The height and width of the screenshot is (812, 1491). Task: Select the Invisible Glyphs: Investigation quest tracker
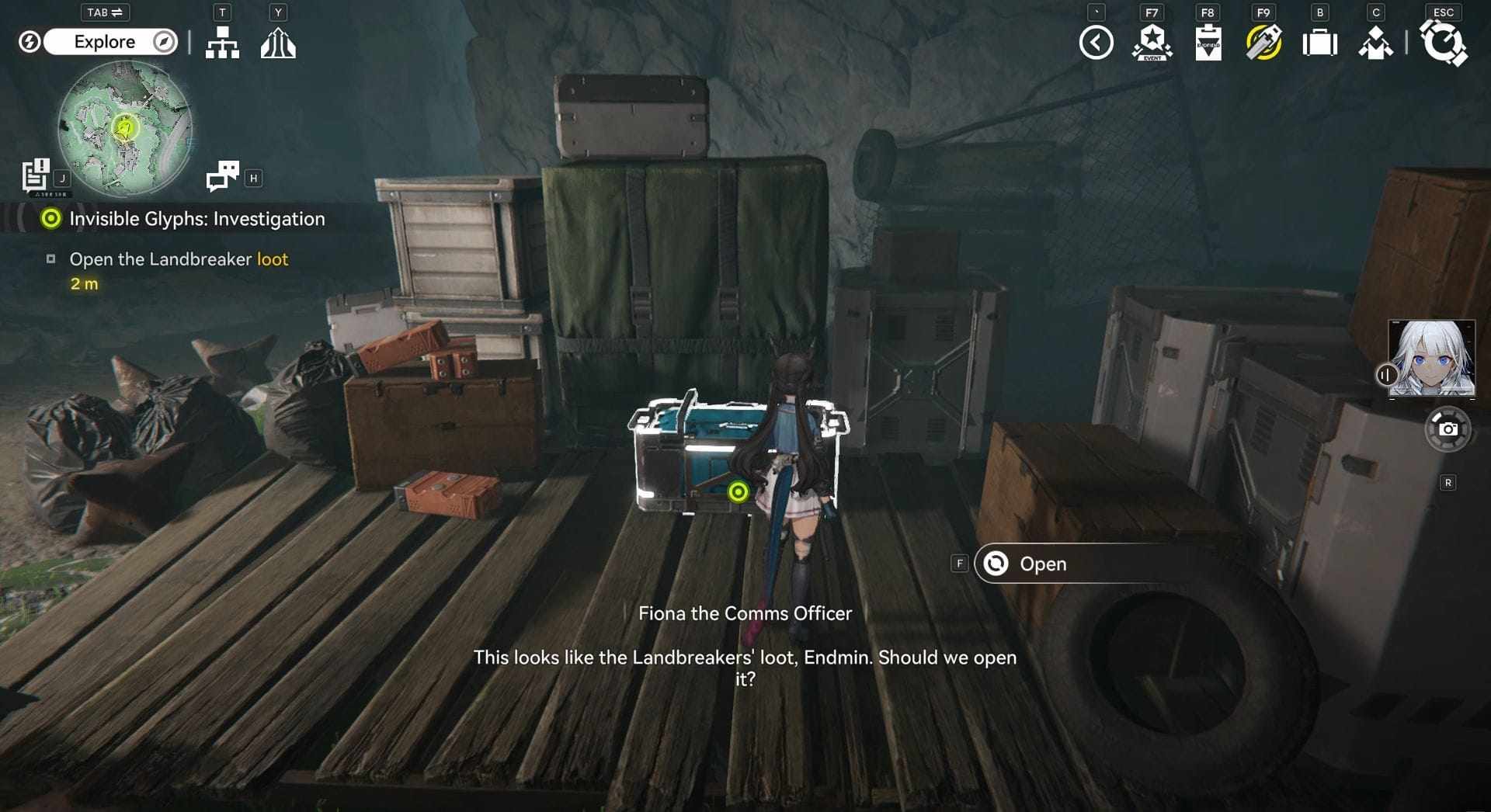click(x=196, y=219)
